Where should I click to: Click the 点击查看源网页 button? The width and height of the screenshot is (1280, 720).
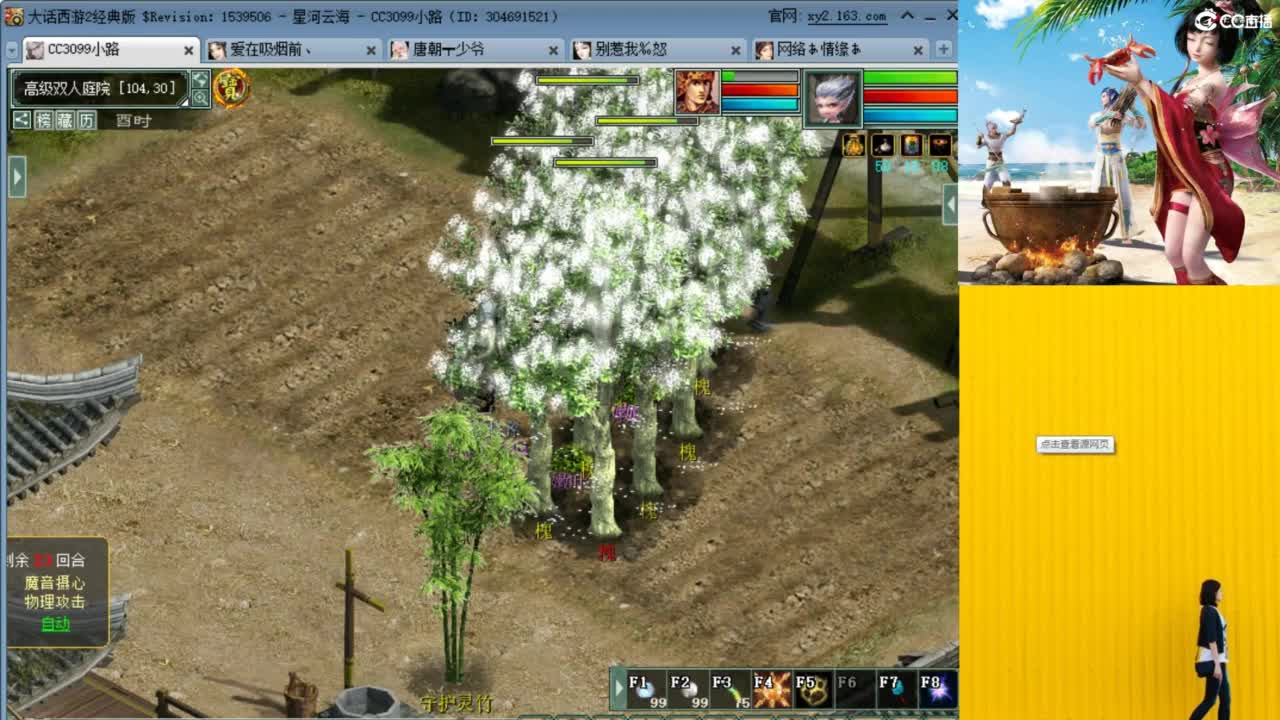coord(1077,446)
